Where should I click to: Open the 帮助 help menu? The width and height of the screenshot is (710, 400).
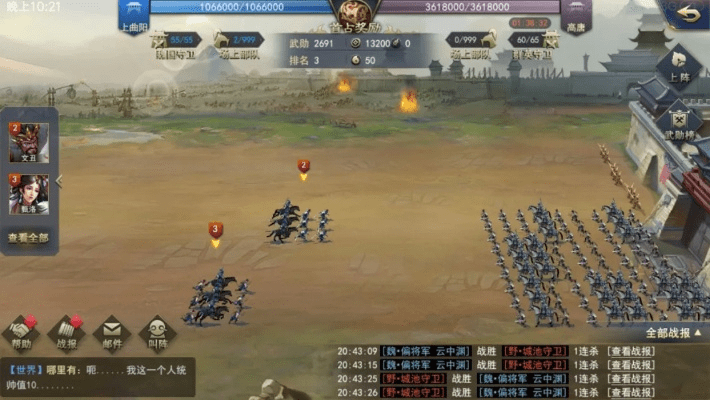pyautogui.click(x=21, y=331)
